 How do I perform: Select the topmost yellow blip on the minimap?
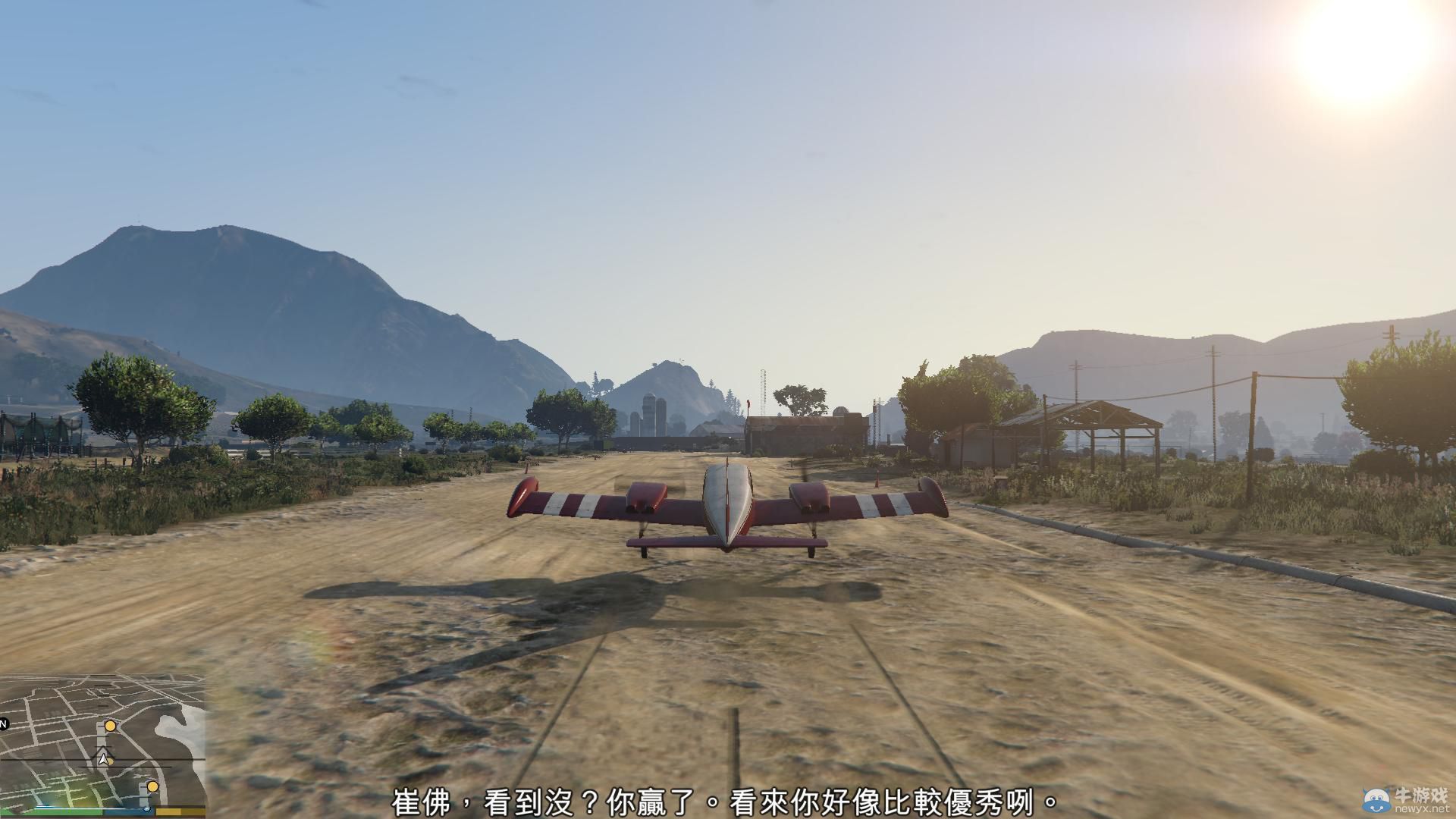tap(110, 726)
